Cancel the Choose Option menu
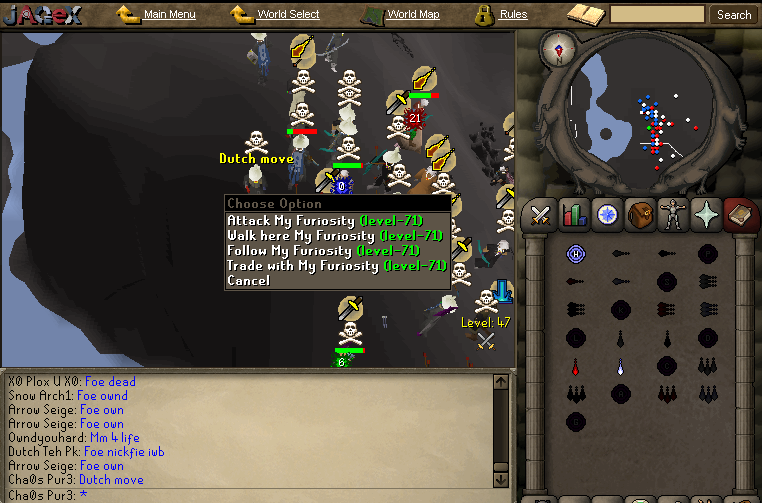 coord(248,281)
